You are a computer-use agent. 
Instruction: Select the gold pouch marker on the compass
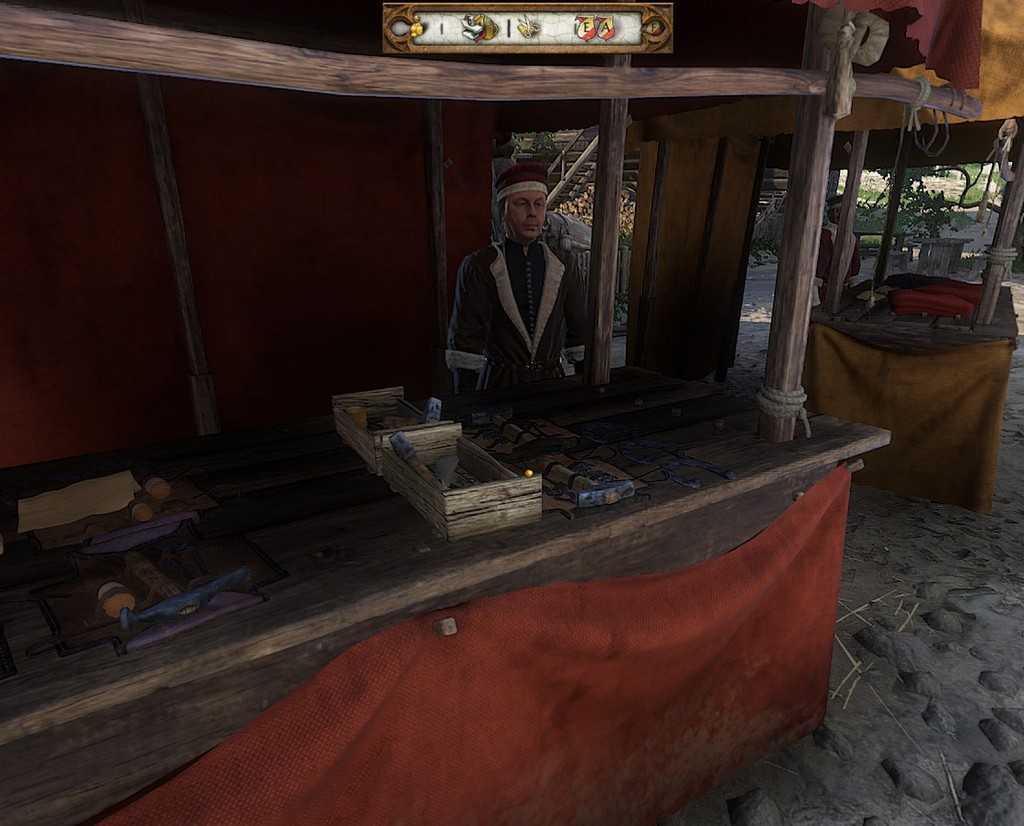pos(416,29)
